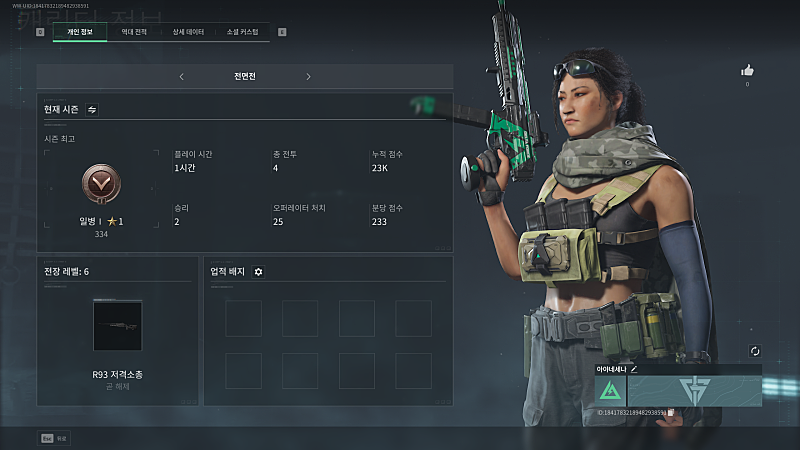Click the rotate character refresh icon
This screenshot has height=450, width=800.
[x=754, y=351]
